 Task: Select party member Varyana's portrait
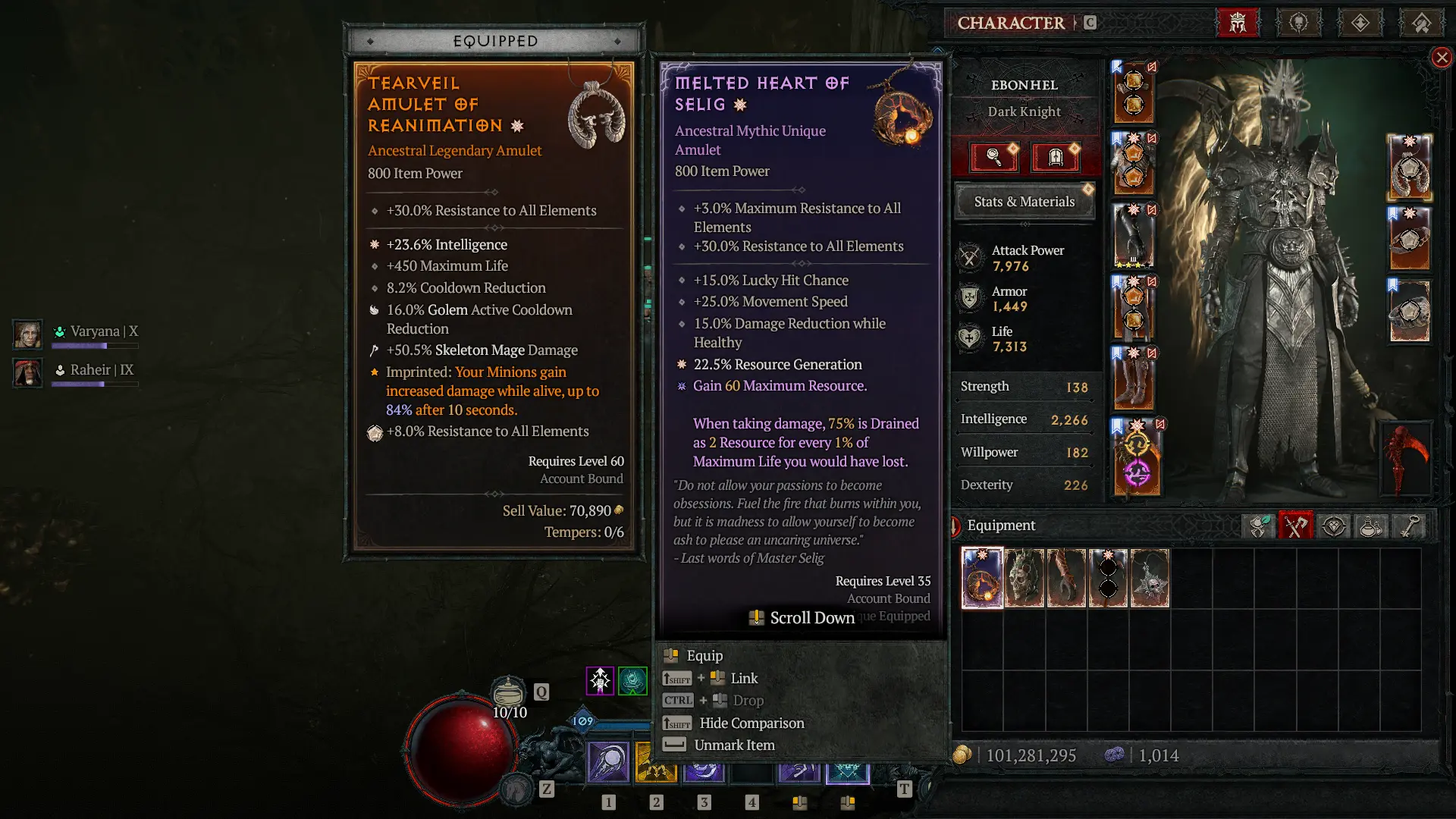click(27, 334)
